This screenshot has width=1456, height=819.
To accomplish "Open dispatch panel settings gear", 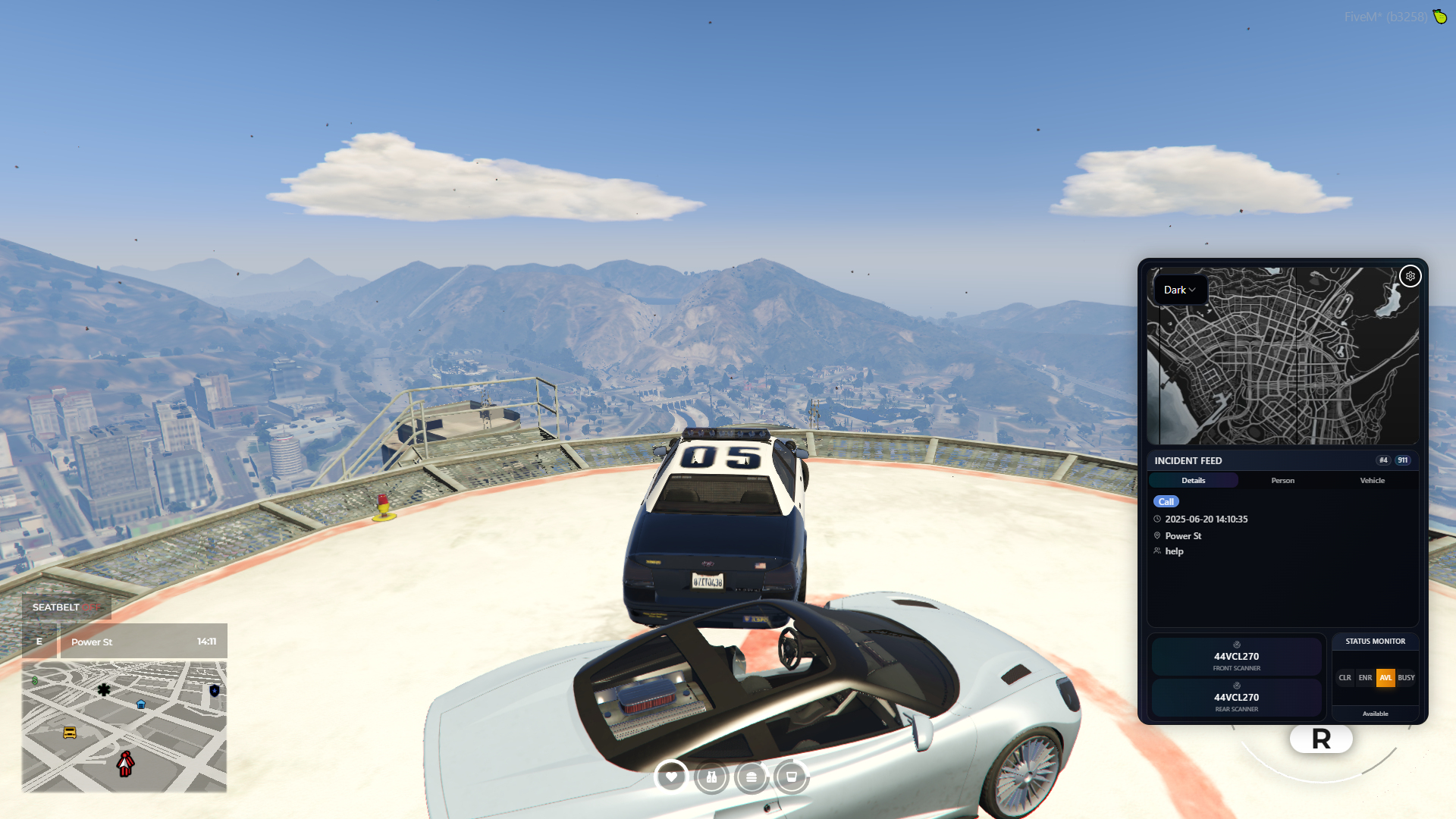I will tap(1410, 276).
